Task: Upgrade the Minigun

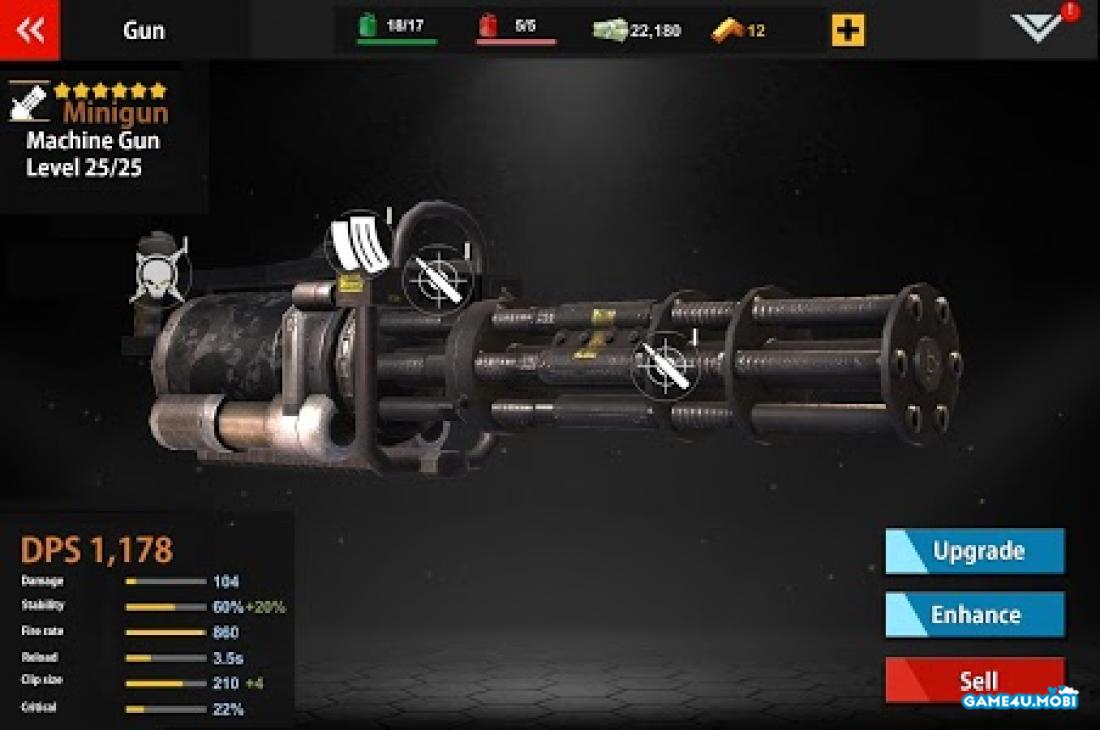Action: point(975,551)
